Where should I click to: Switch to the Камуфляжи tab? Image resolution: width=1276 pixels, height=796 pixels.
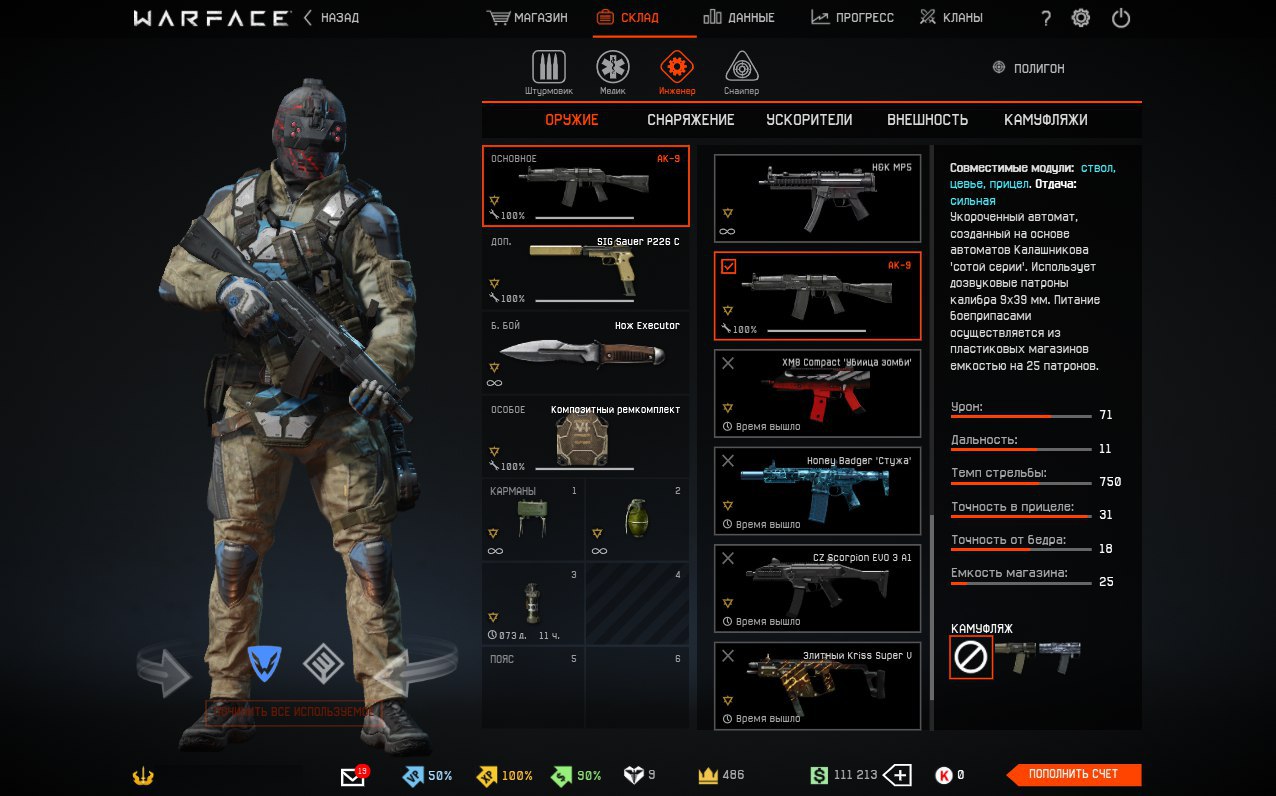coord(1045,120)
